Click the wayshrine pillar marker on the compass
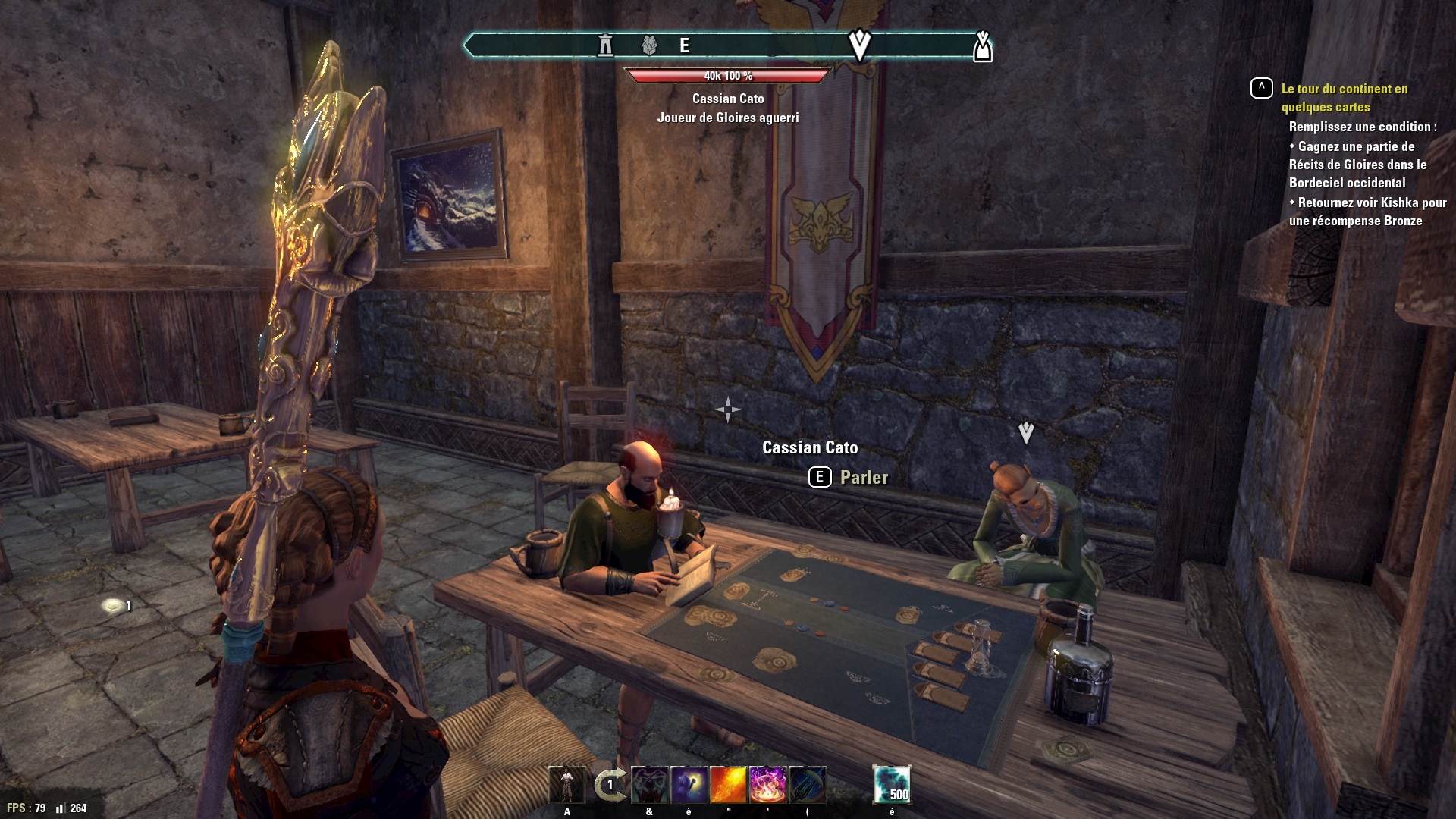Image resolution: width=1456 pixels, height=819 pixels. (x=605, y=45)
